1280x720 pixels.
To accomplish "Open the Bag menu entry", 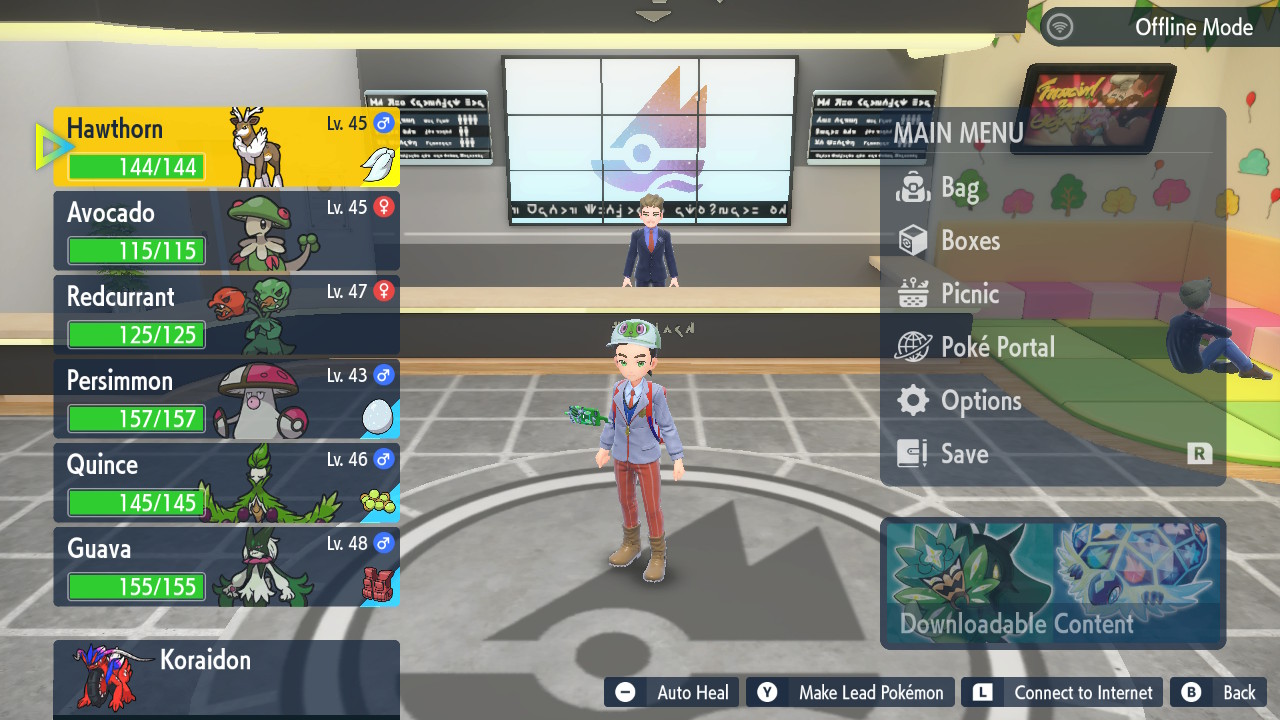I will click(x=960, y=188).
